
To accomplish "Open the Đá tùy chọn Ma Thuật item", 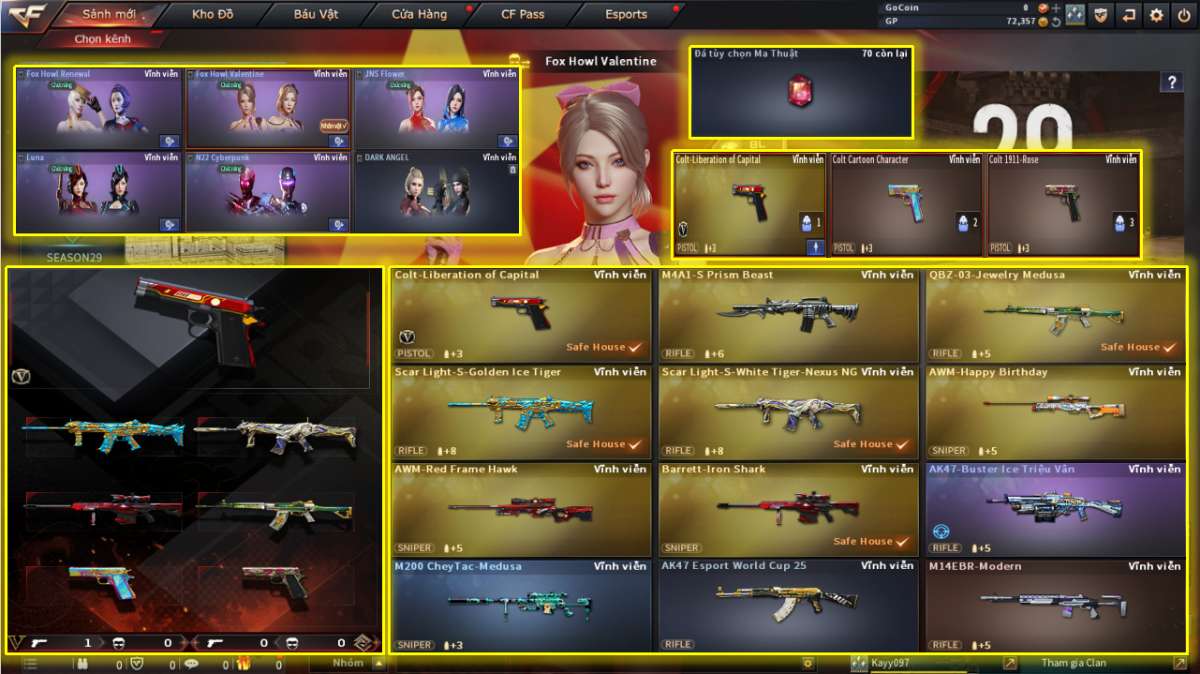I will [x=801, y=91].
